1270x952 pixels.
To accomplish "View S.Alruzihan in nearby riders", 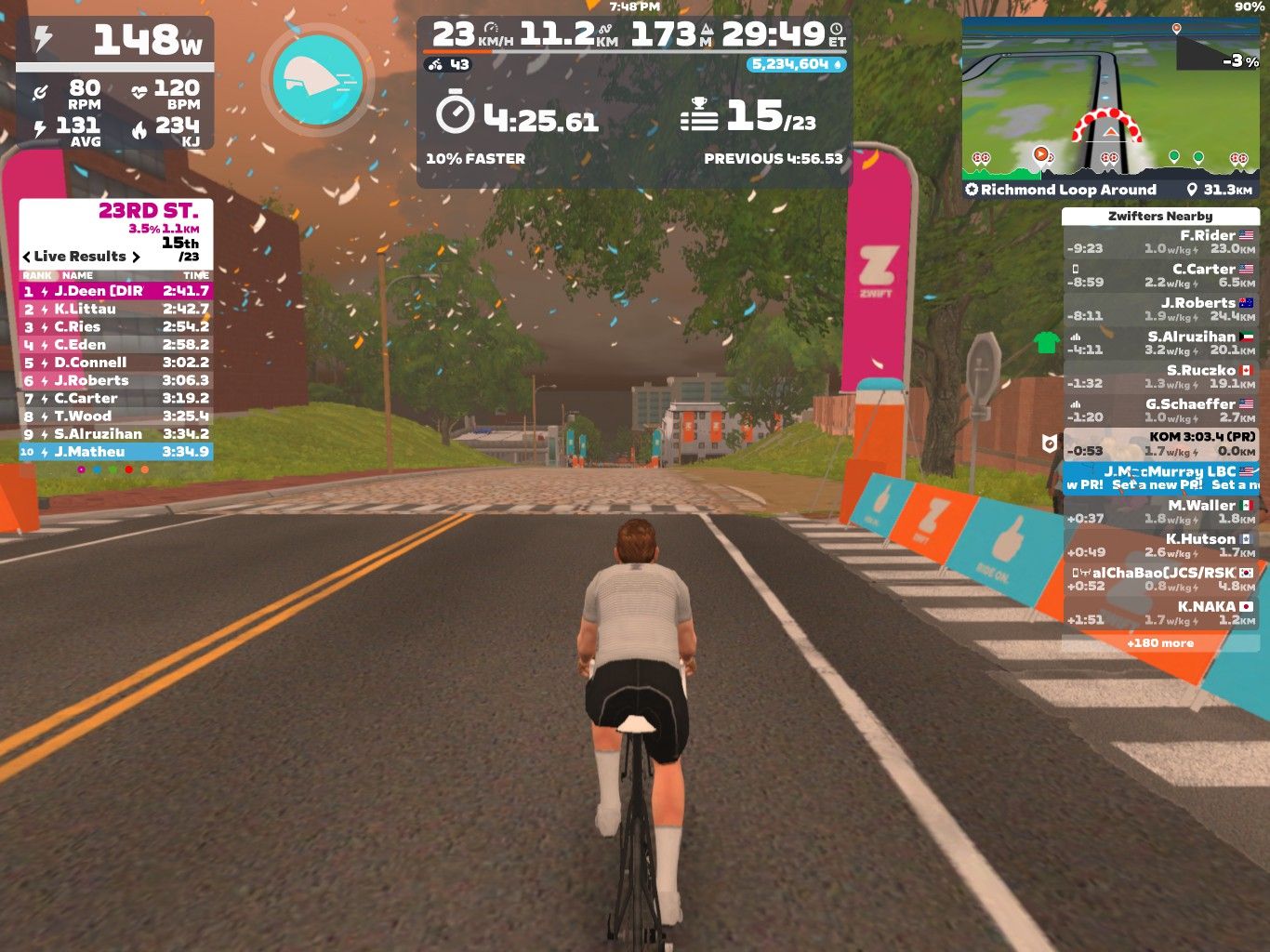I will tap(1160, 343).
